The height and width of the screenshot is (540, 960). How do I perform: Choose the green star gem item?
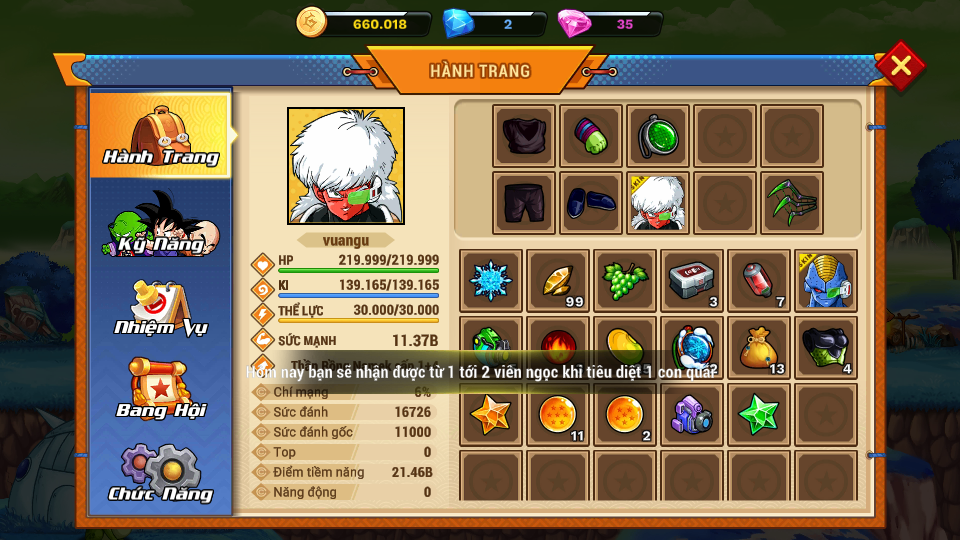759,414
